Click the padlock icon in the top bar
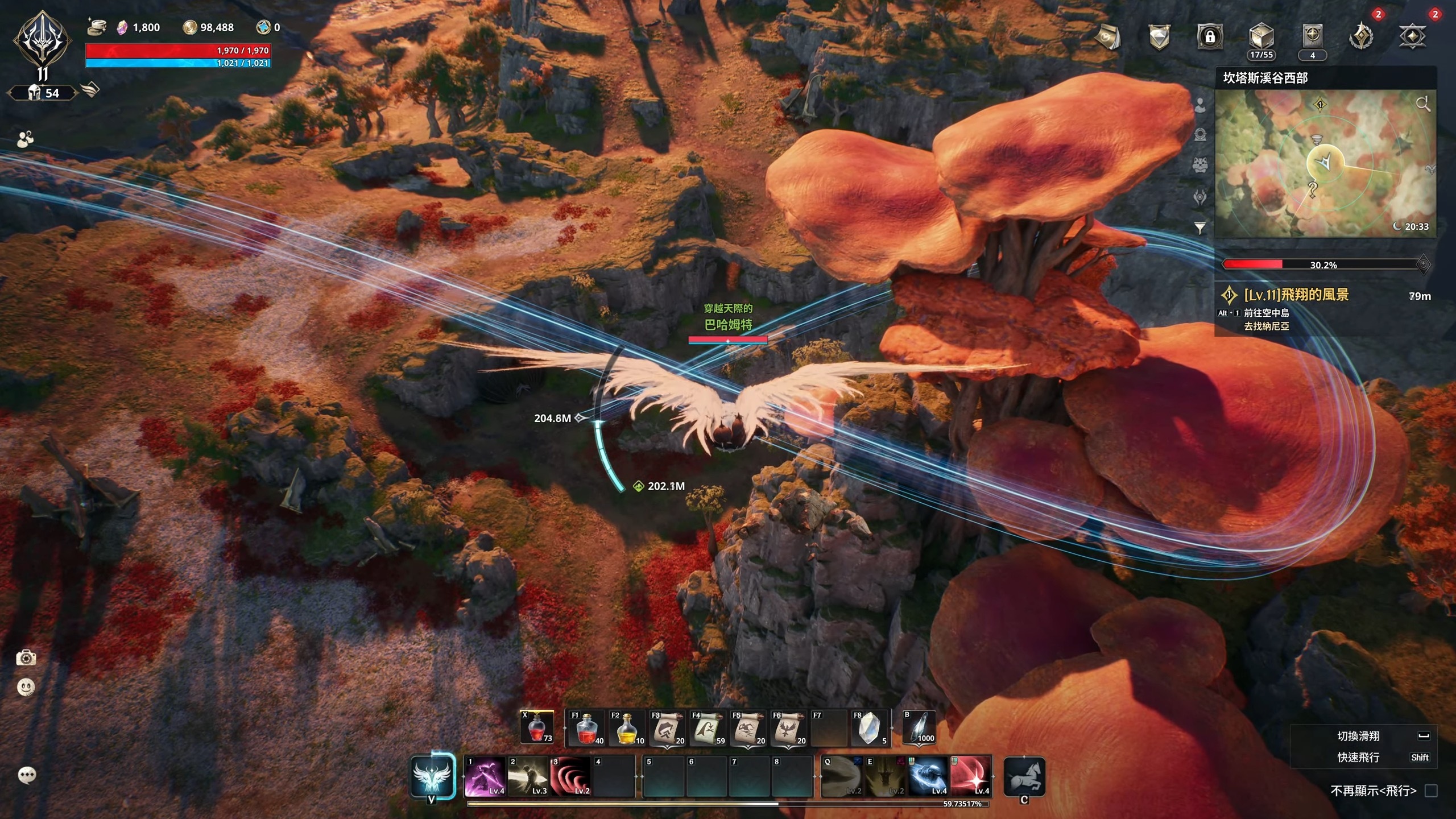This screenshot has height=819, width=1456. (x=1210, y=37)
